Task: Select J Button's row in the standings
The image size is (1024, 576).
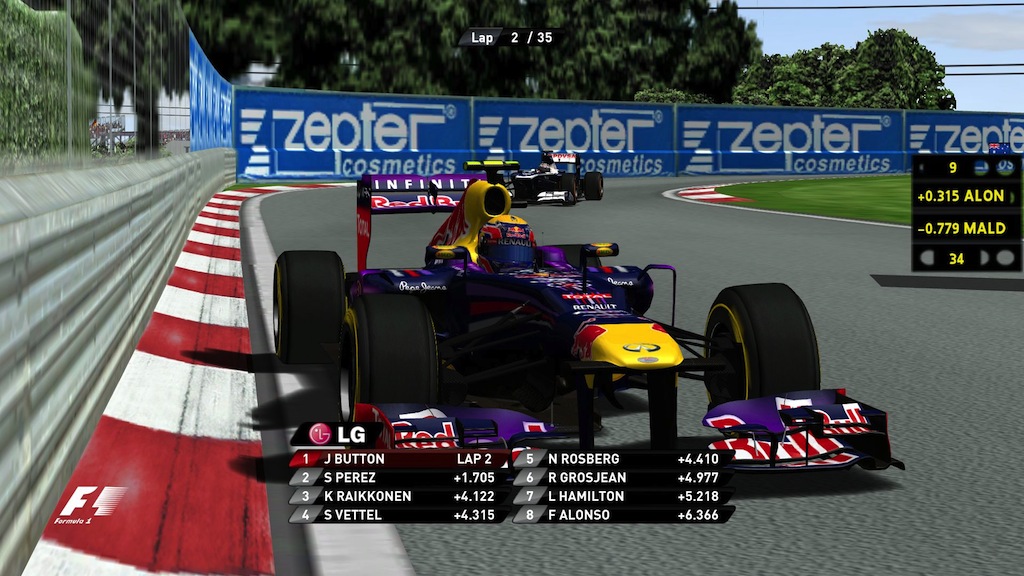Action: 400,459
